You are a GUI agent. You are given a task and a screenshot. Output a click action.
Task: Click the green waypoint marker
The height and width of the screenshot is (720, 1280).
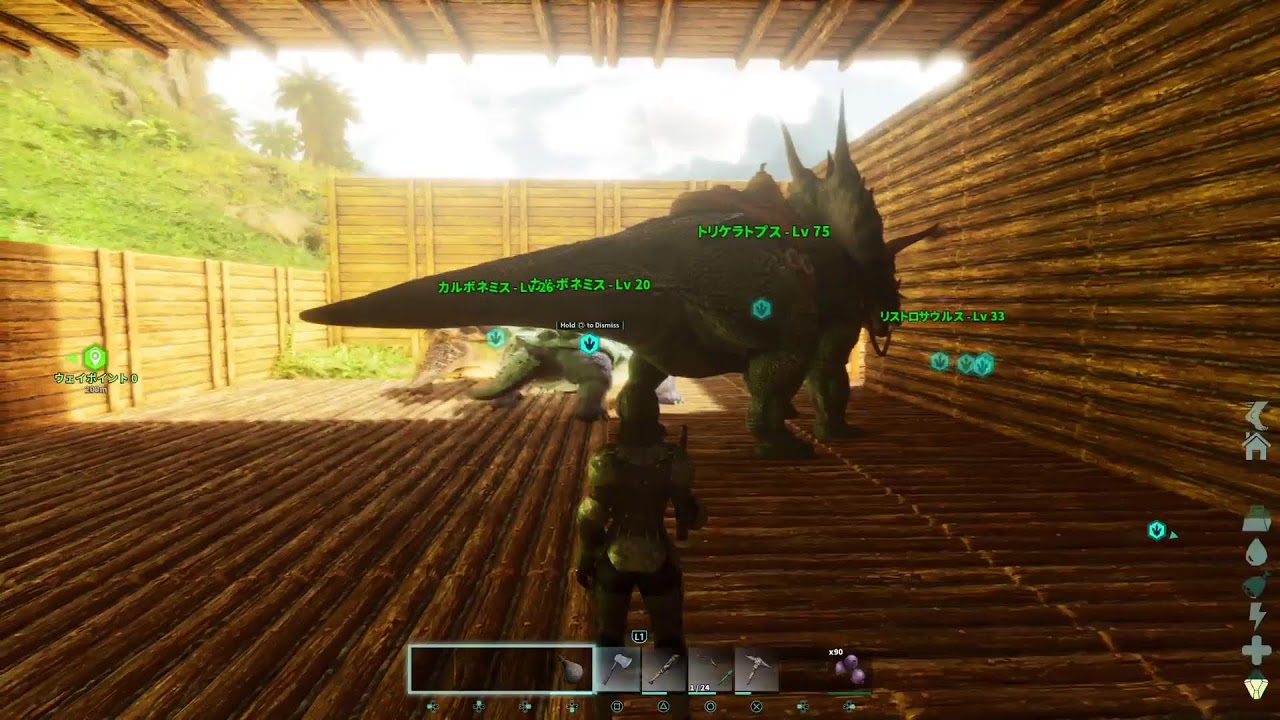click(x=95, y=357)
